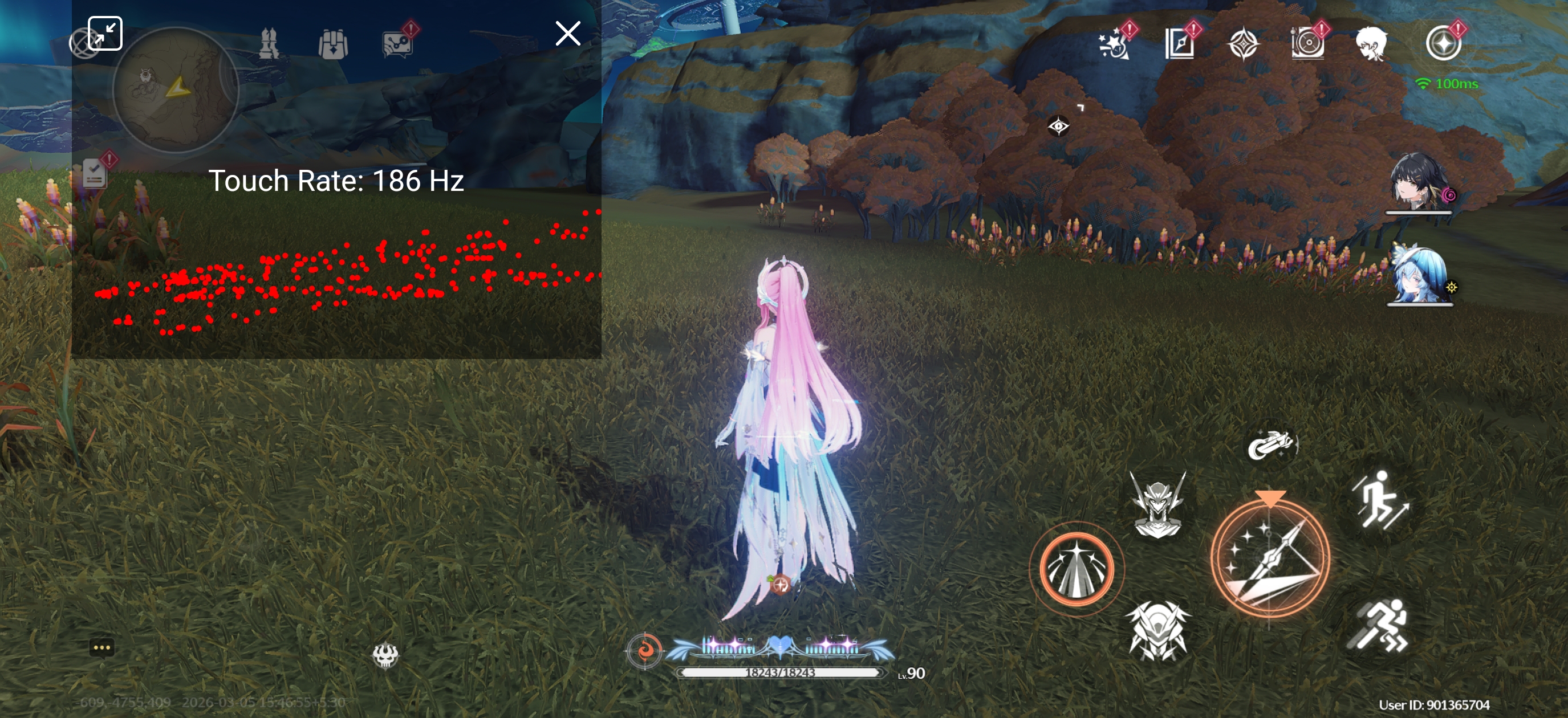Use the orange-ringed resonance skill
The image size is (1568, 718).
pos(1076,569)
